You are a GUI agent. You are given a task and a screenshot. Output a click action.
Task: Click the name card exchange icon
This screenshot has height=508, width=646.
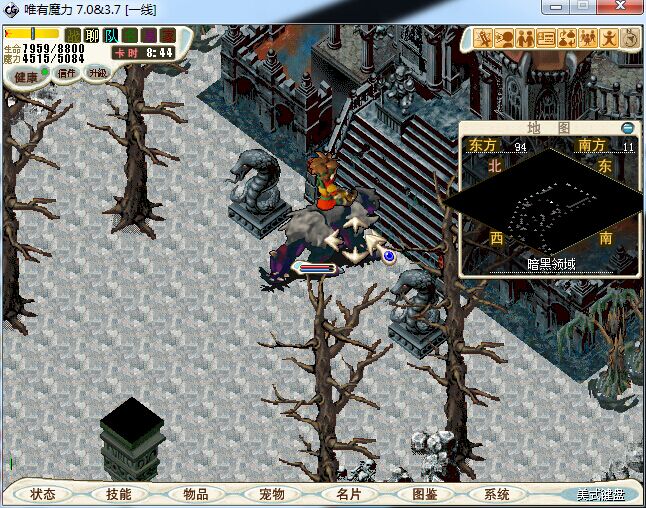(x=546, y=39)
